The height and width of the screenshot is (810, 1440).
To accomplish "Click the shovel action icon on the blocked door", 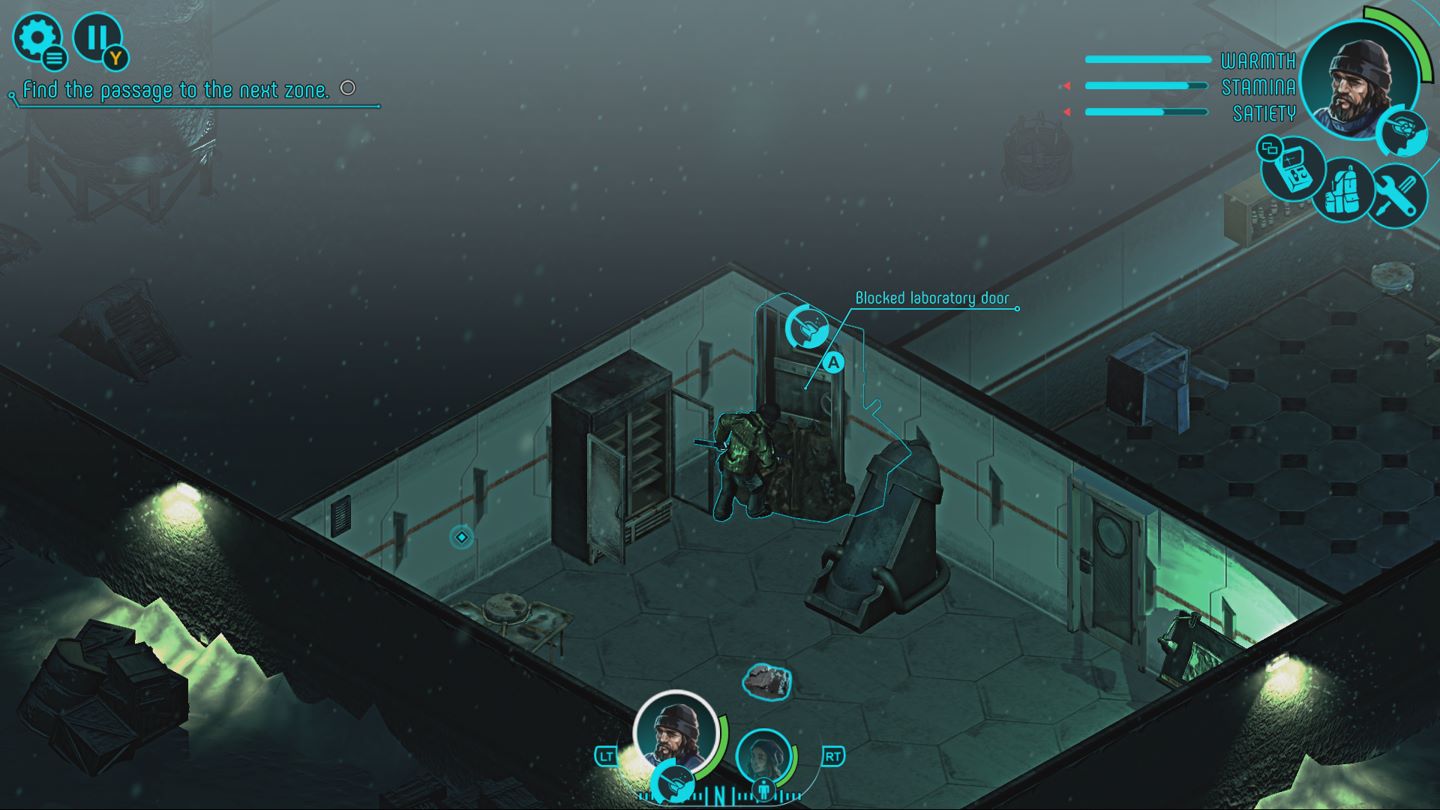I will point(806,326).
